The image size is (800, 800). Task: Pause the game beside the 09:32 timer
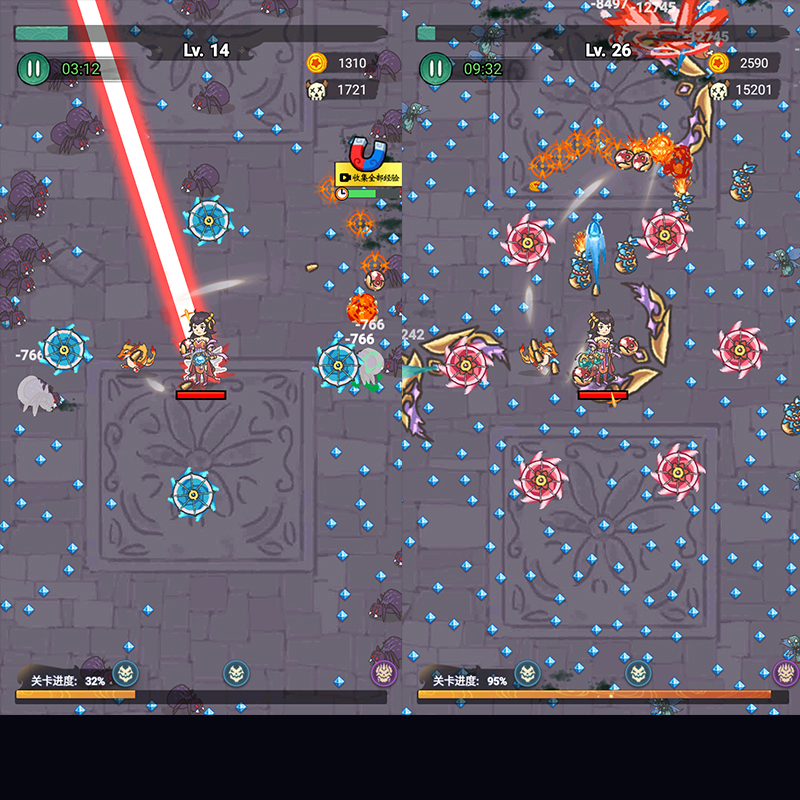click(x=435, y=69)
